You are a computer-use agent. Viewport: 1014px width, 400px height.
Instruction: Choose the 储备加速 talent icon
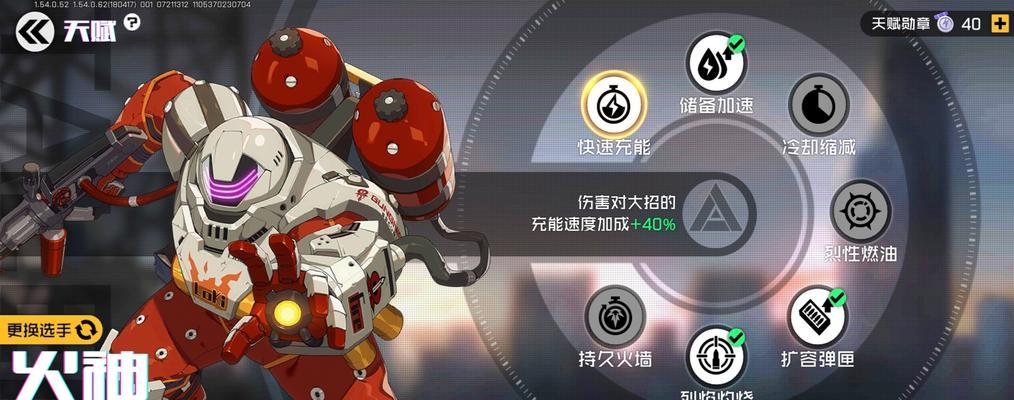tap(716, 63)
